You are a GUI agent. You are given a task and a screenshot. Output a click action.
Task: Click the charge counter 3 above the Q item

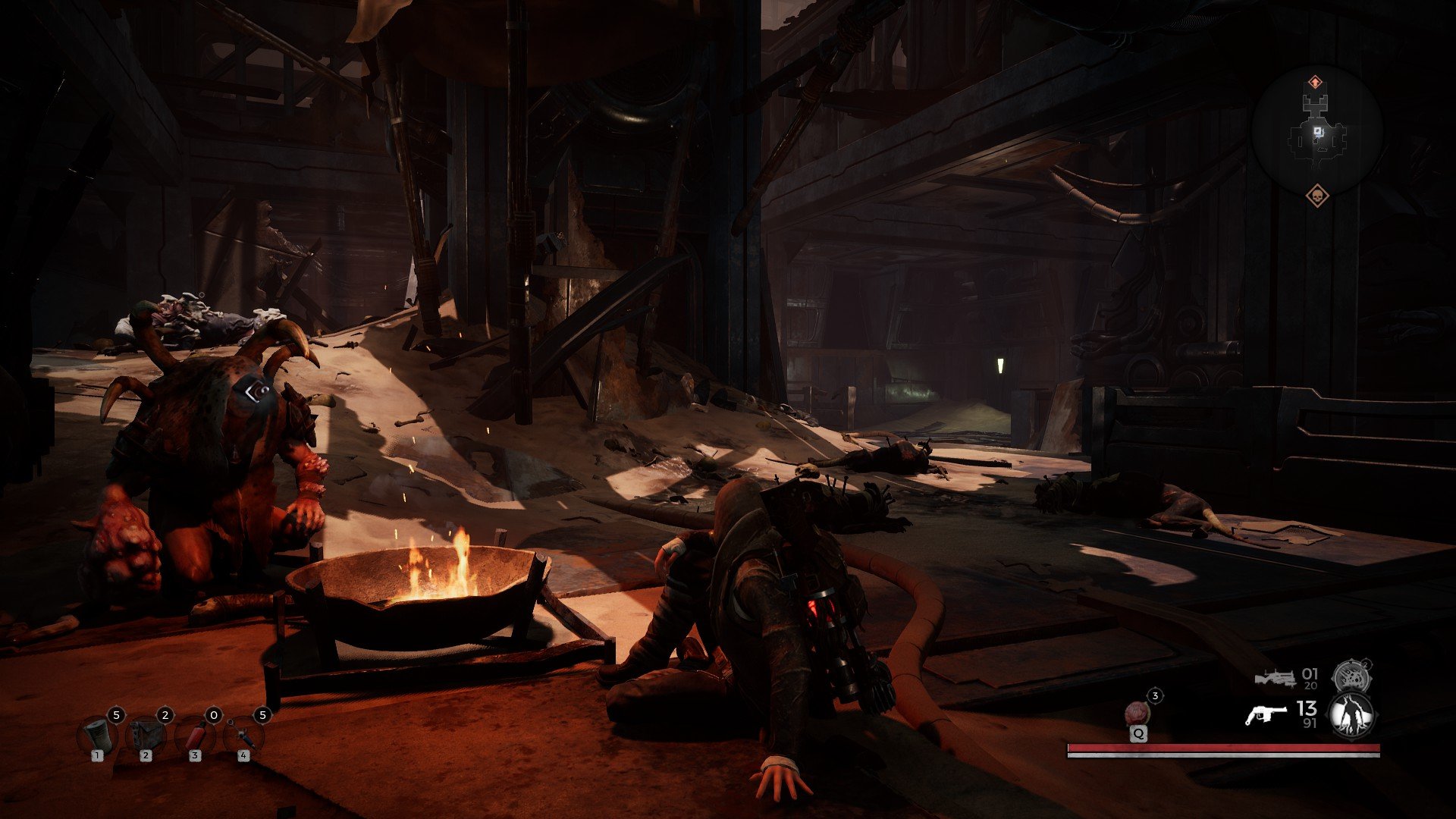pos(1155,696)
